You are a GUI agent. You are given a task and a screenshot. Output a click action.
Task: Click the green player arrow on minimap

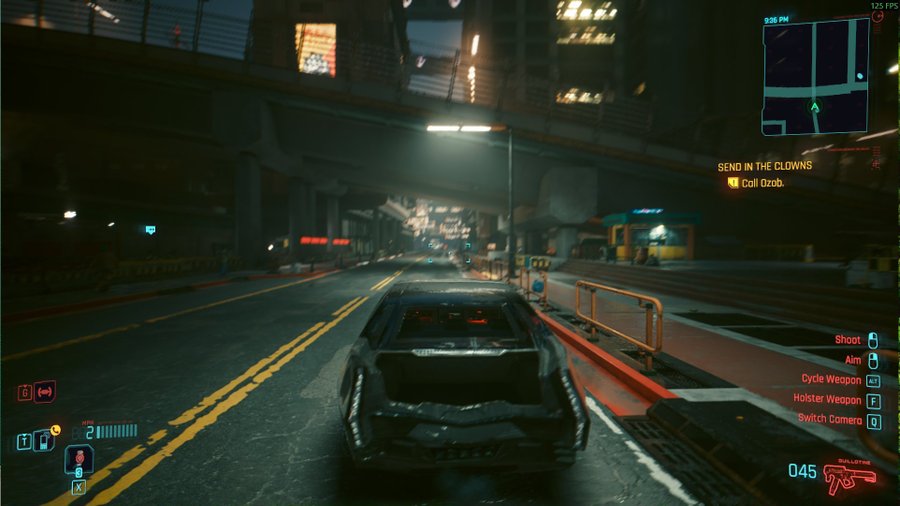coord(815,107)
